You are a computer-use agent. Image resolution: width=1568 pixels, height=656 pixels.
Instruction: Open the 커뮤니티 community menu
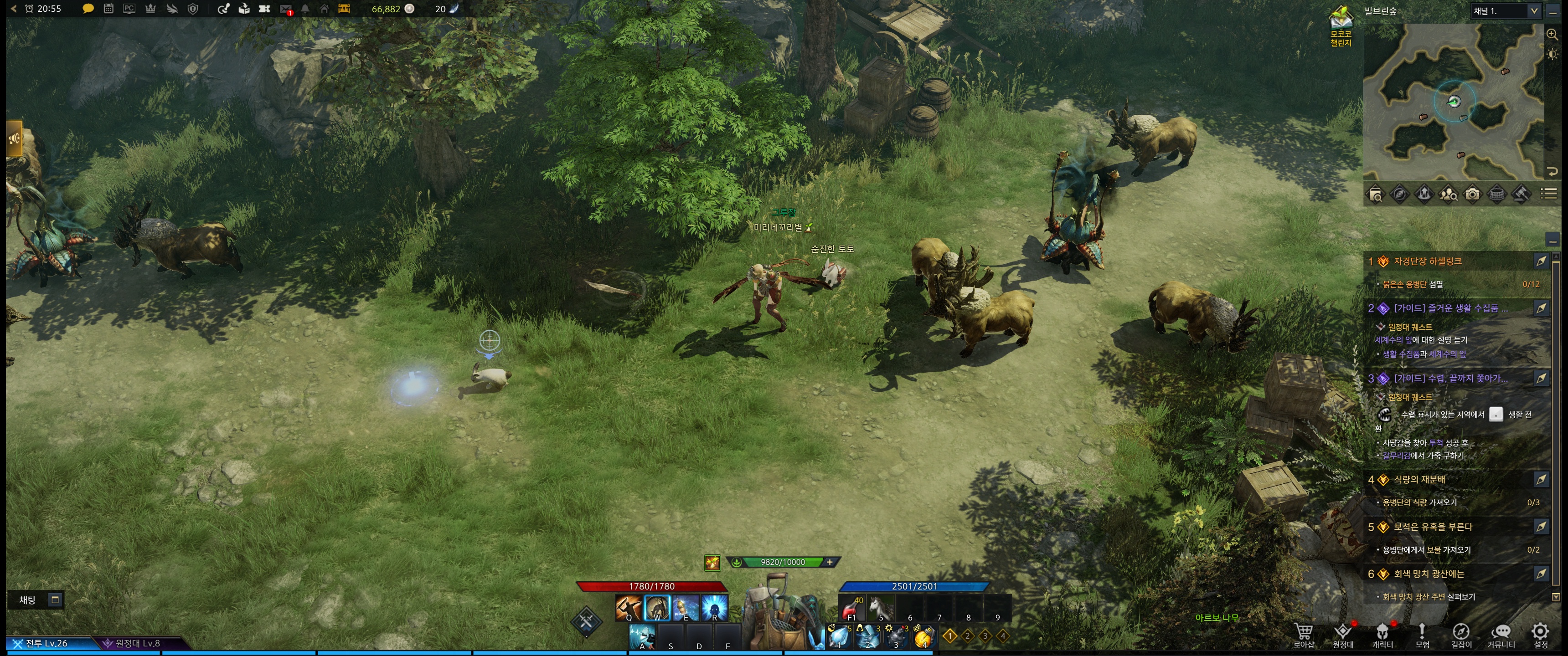coord(1501,634)
